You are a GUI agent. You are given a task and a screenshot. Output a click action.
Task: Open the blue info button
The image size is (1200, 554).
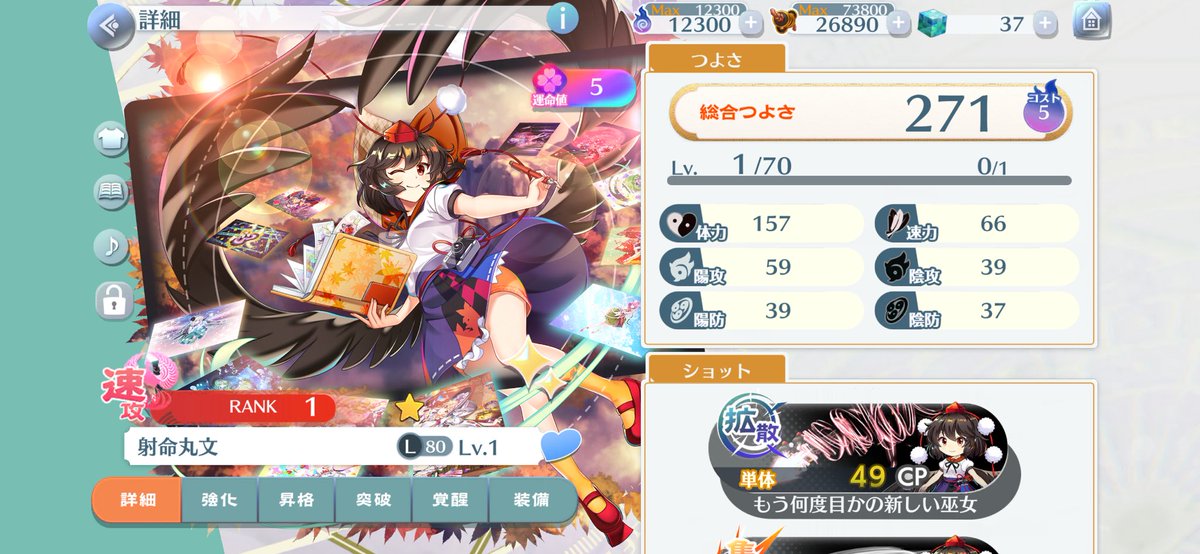562,18
